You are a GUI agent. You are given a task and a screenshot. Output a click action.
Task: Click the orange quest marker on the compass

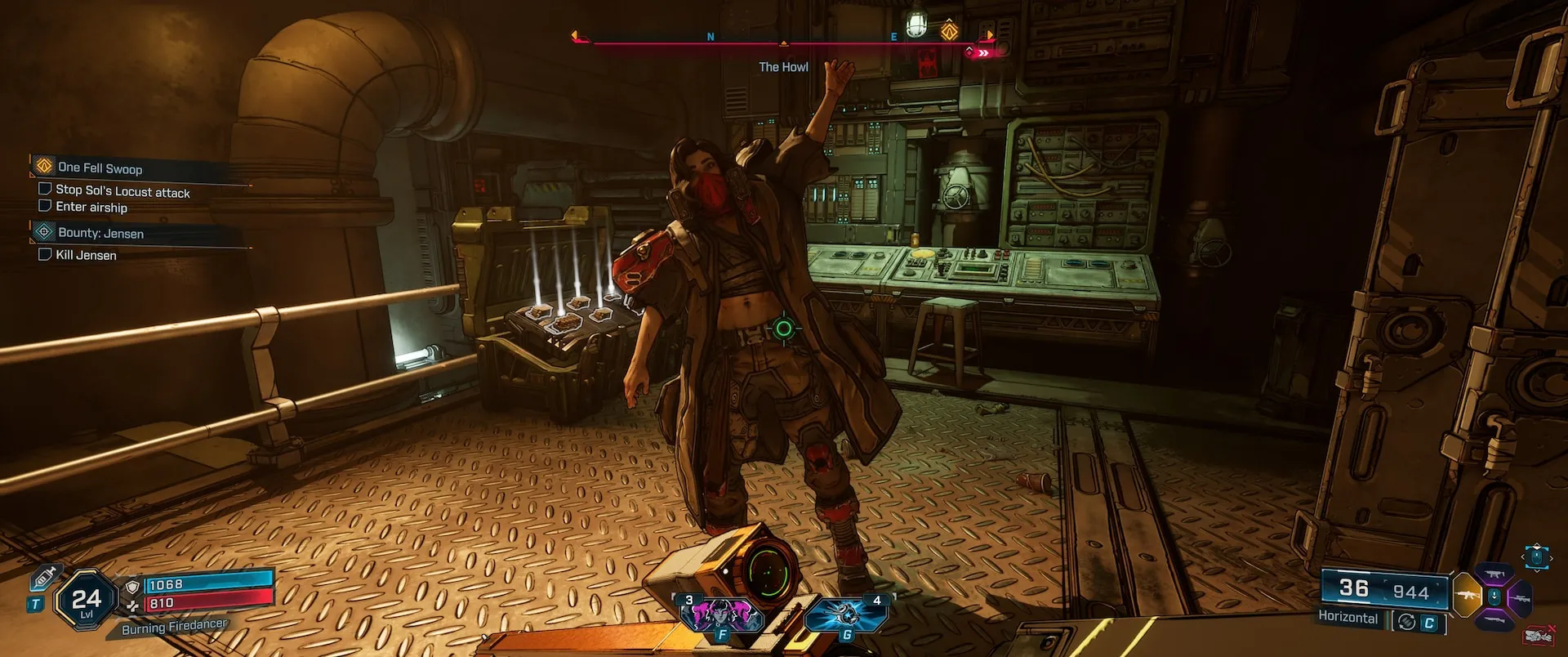point(949,32)
